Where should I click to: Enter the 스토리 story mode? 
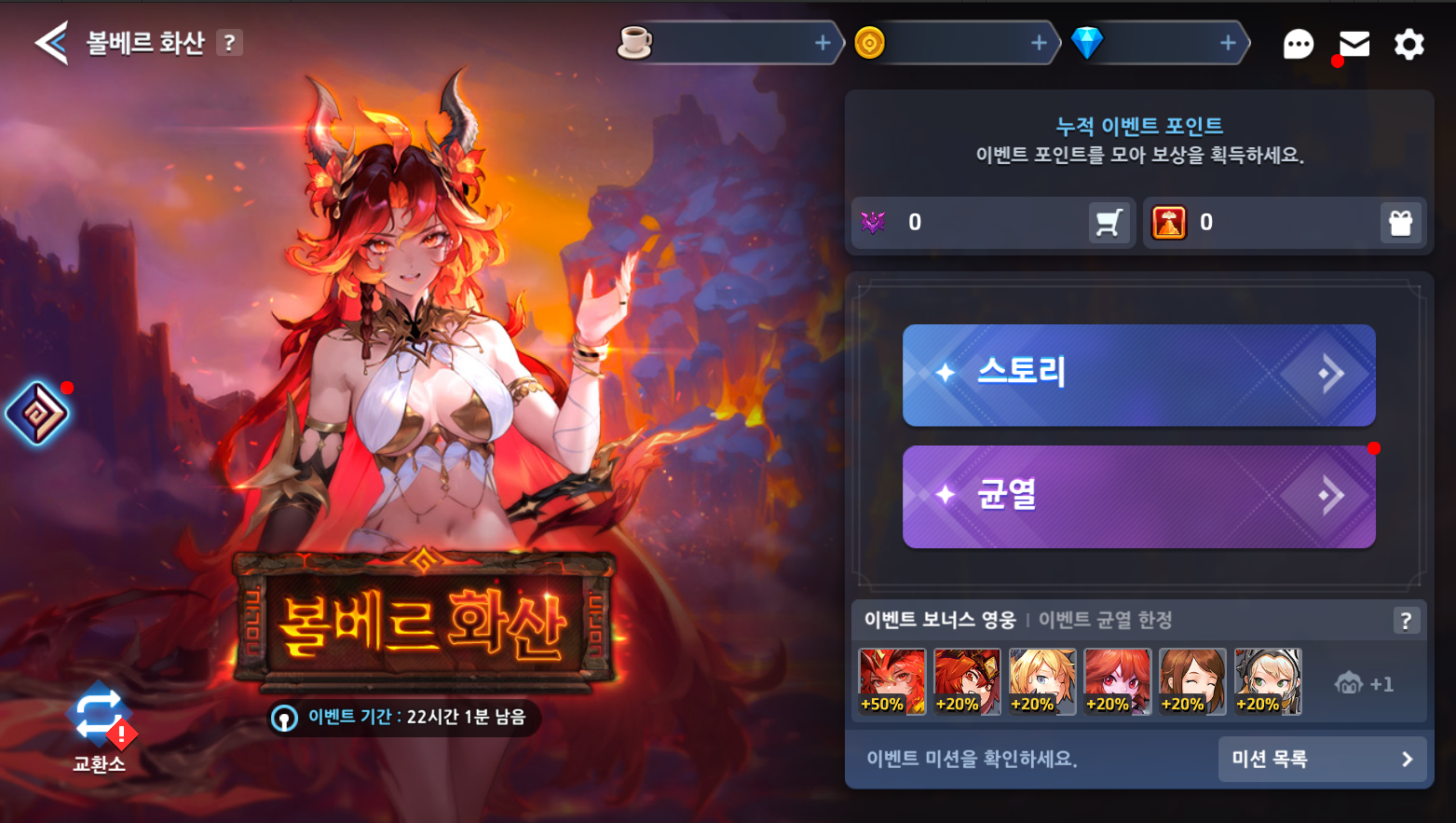tap(1138, 375)
